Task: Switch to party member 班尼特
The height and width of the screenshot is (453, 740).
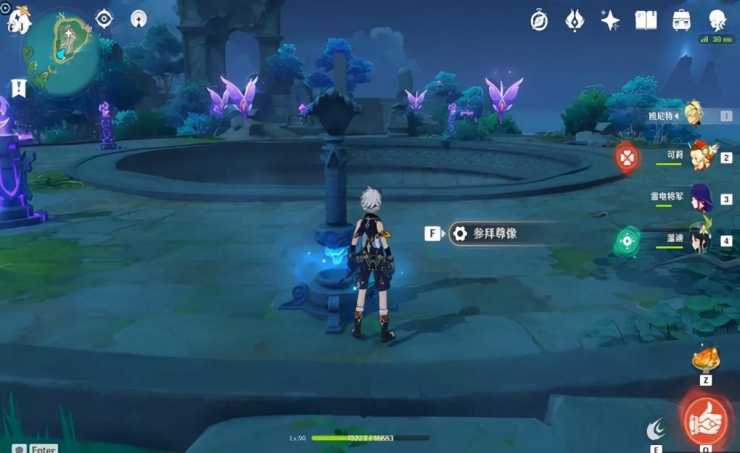Action: (694, 114)
